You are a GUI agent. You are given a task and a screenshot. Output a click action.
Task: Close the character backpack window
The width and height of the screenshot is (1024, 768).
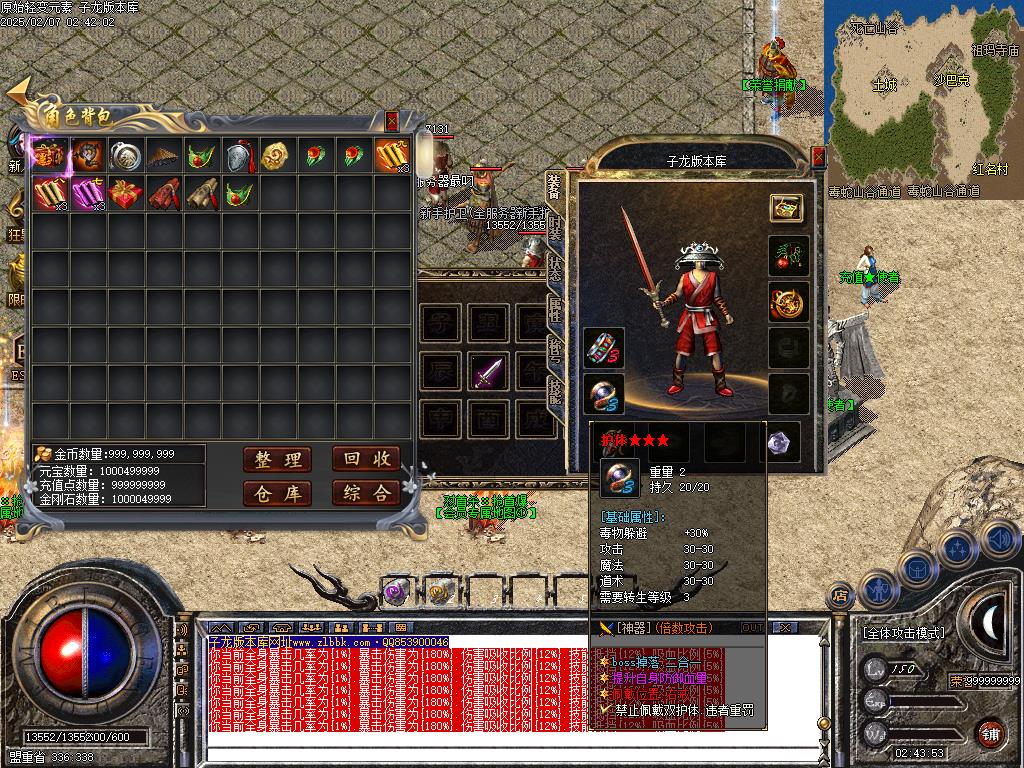pyautogui.click(x=392, y=121)
